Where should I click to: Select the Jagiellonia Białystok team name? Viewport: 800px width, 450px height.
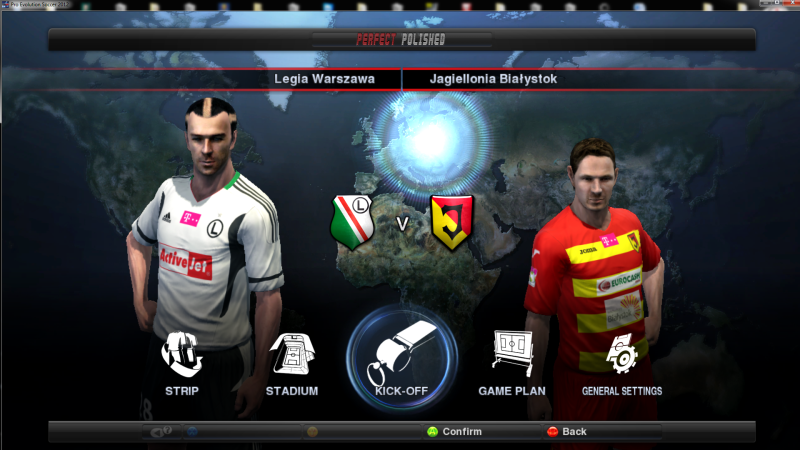pos(493,78)
